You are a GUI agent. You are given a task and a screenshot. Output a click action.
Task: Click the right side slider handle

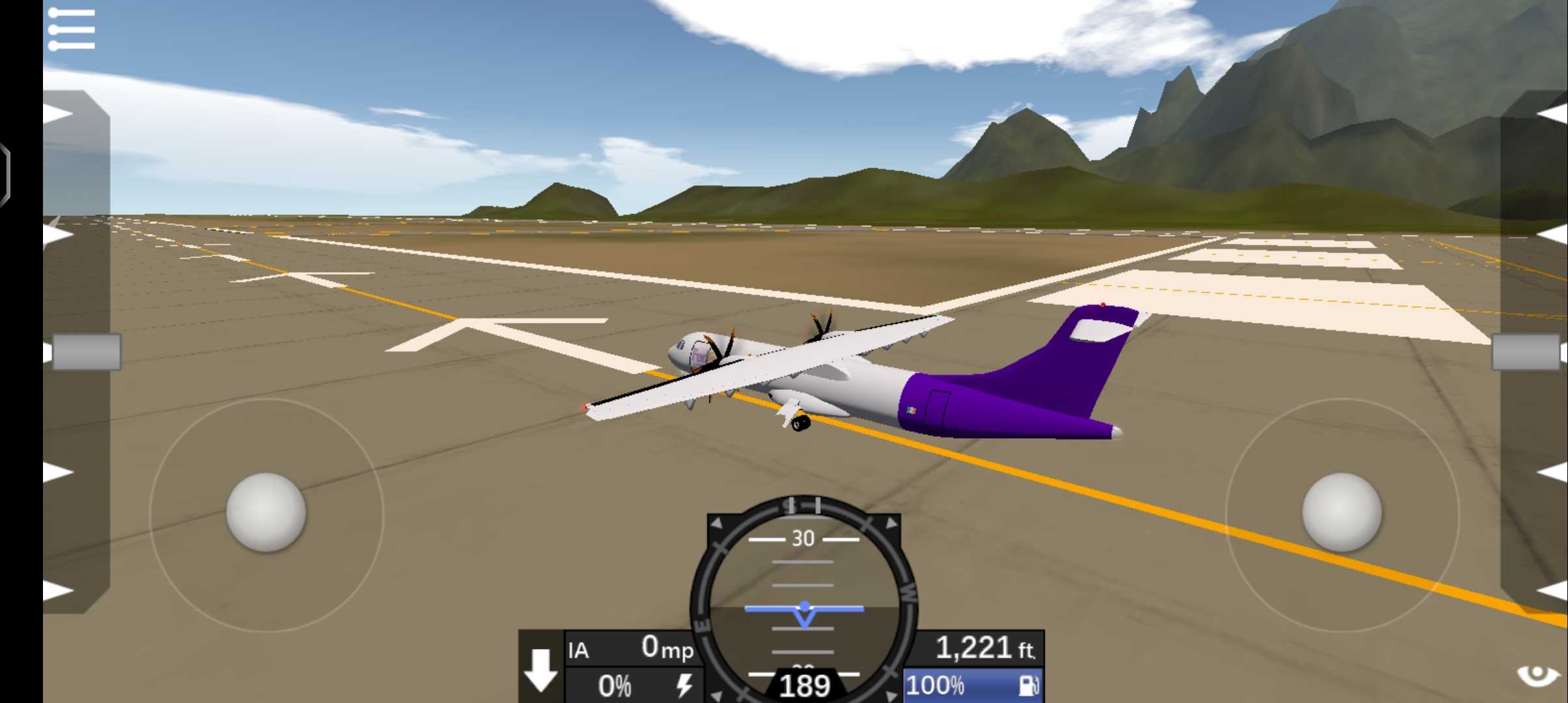[1526, 352]
